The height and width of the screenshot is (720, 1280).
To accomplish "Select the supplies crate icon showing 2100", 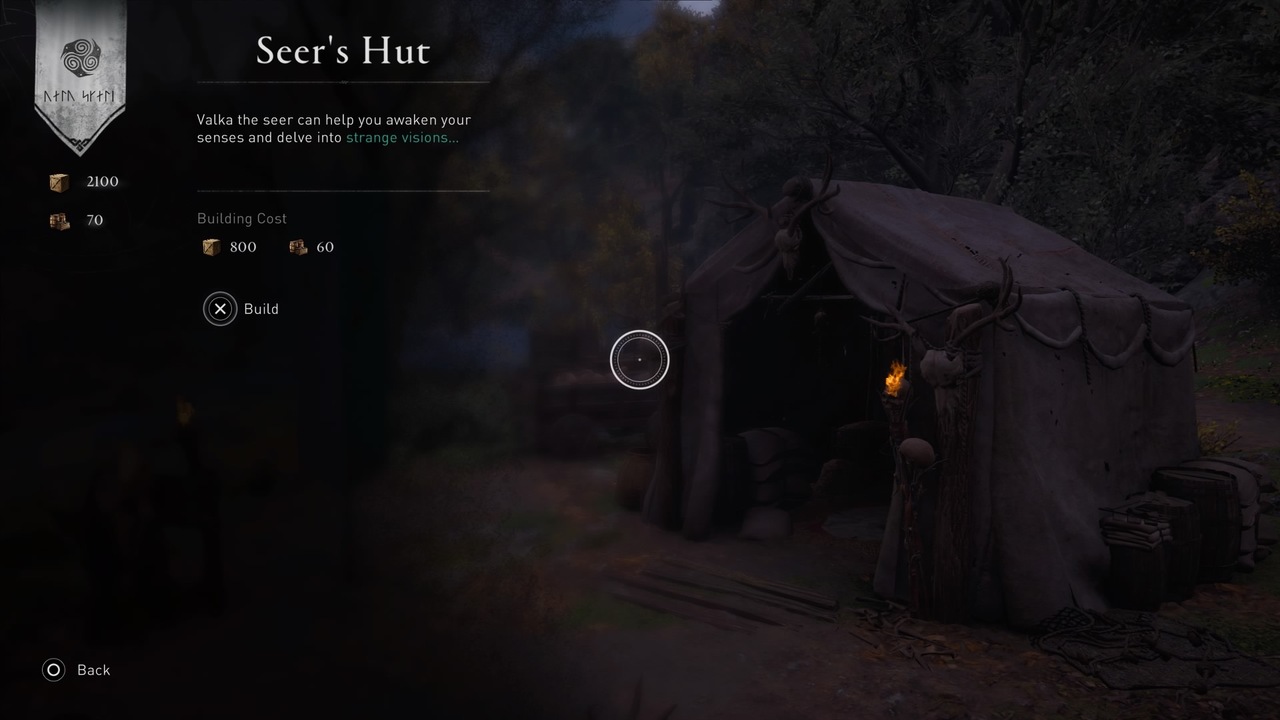I will click(58, 181).
